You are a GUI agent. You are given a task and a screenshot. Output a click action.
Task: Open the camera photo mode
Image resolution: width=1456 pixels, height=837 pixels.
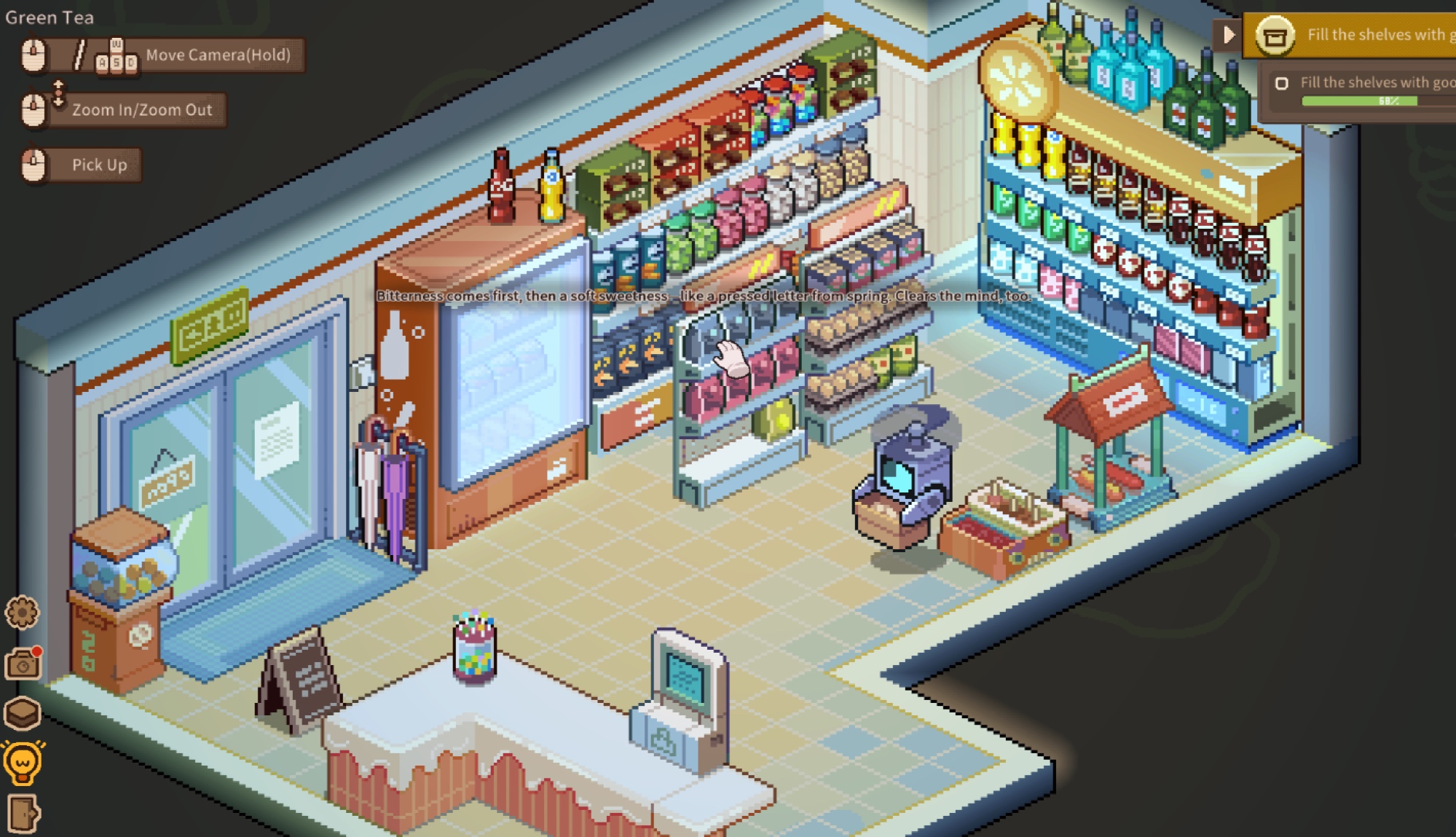[23, 664]
